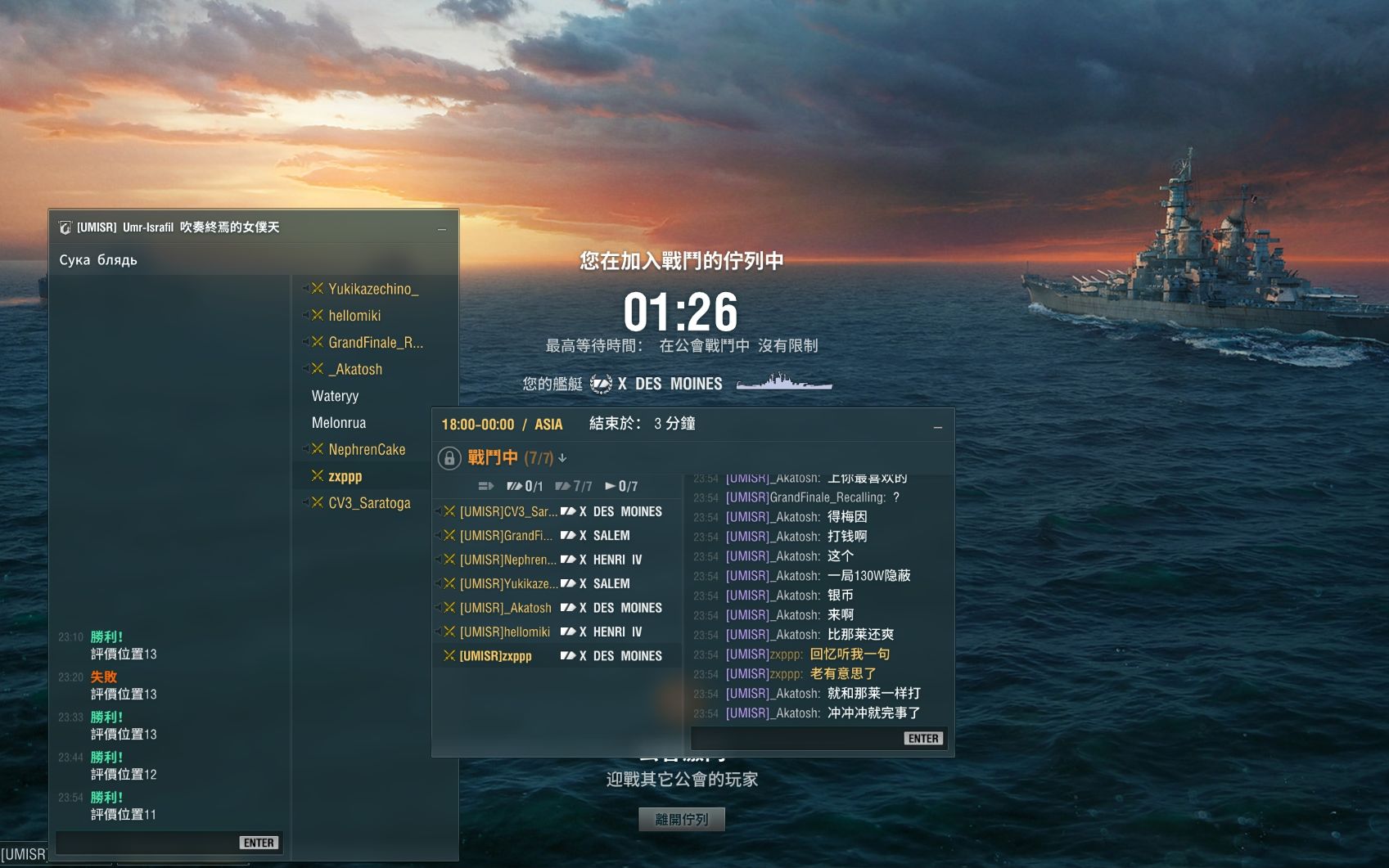Click the 離開佇列 leave queue button
Screen dimensions: 1389x868
pos(681,819)
